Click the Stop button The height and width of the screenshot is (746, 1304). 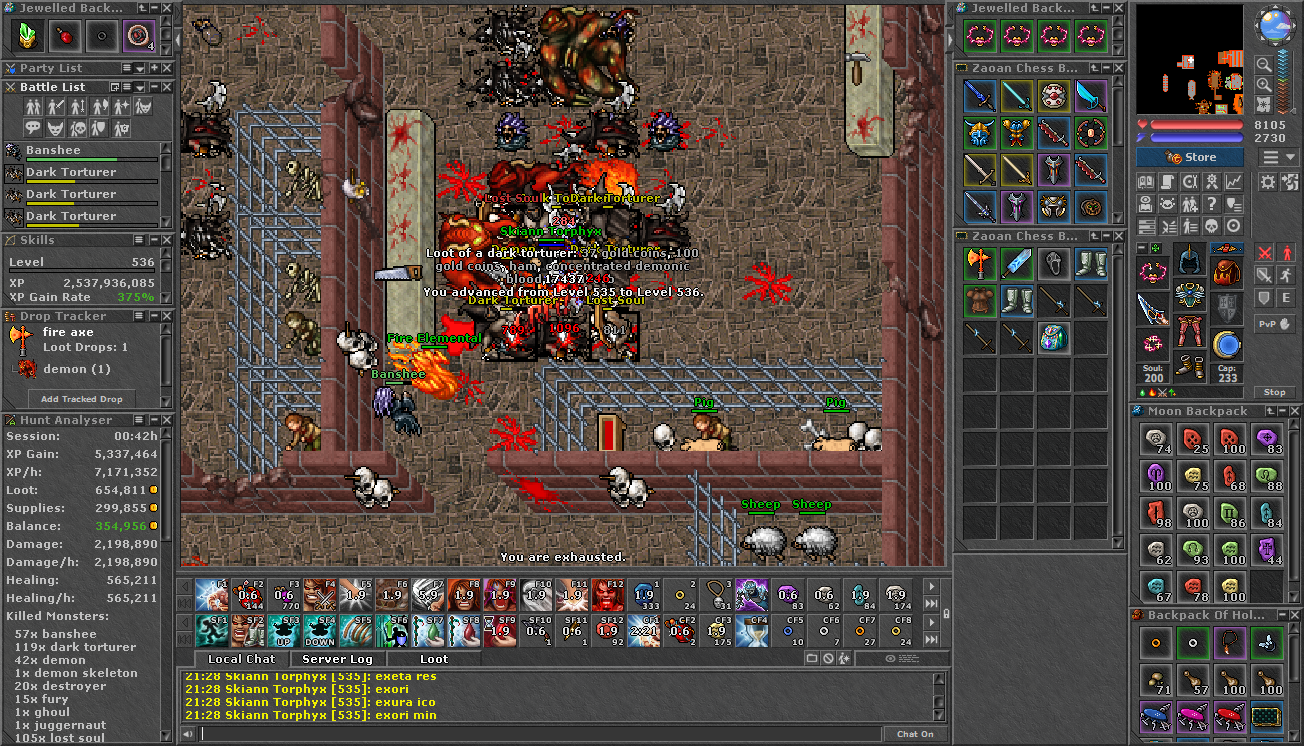[1274, 392]
